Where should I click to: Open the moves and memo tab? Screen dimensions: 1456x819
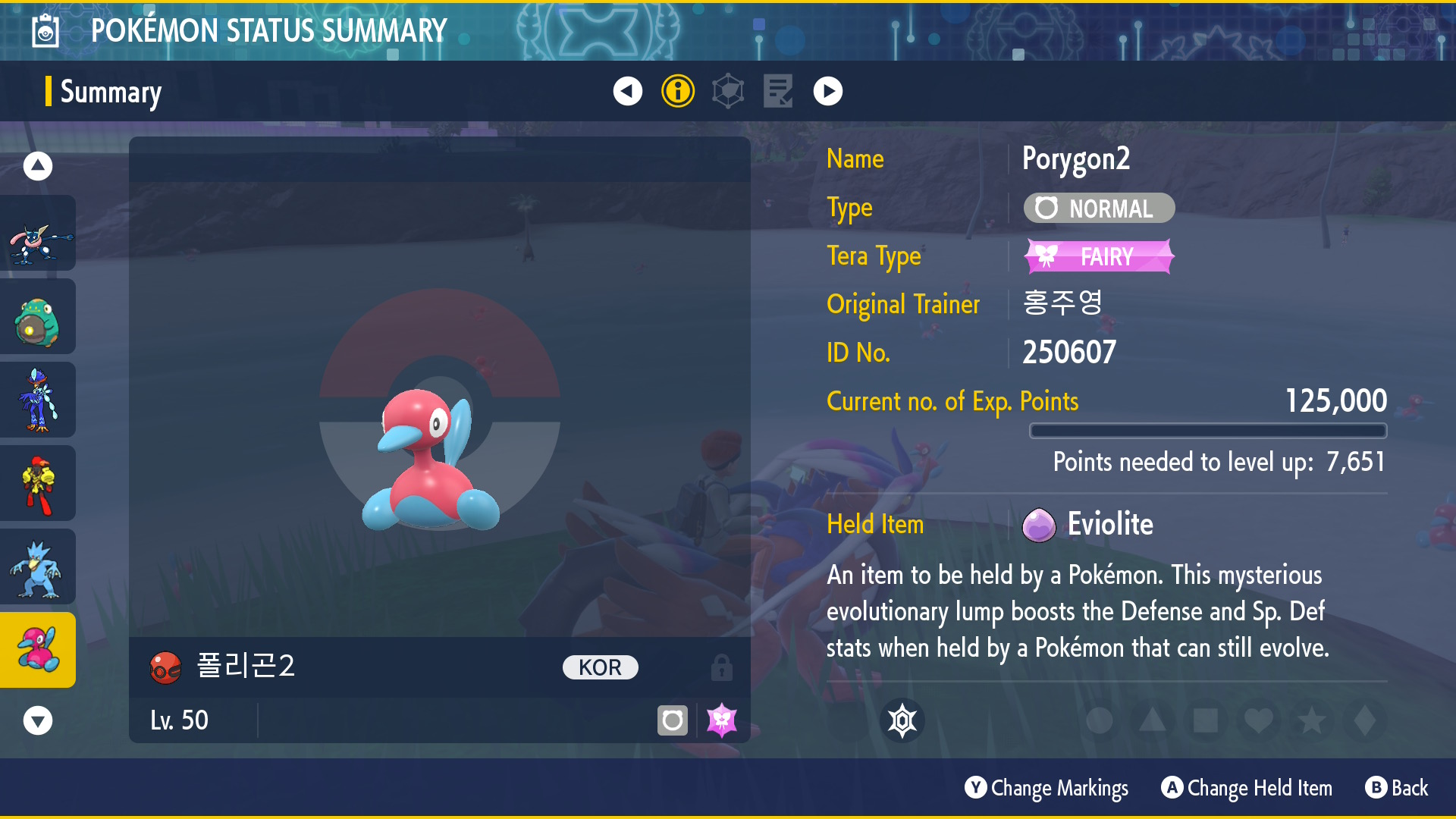click(778, 91)
